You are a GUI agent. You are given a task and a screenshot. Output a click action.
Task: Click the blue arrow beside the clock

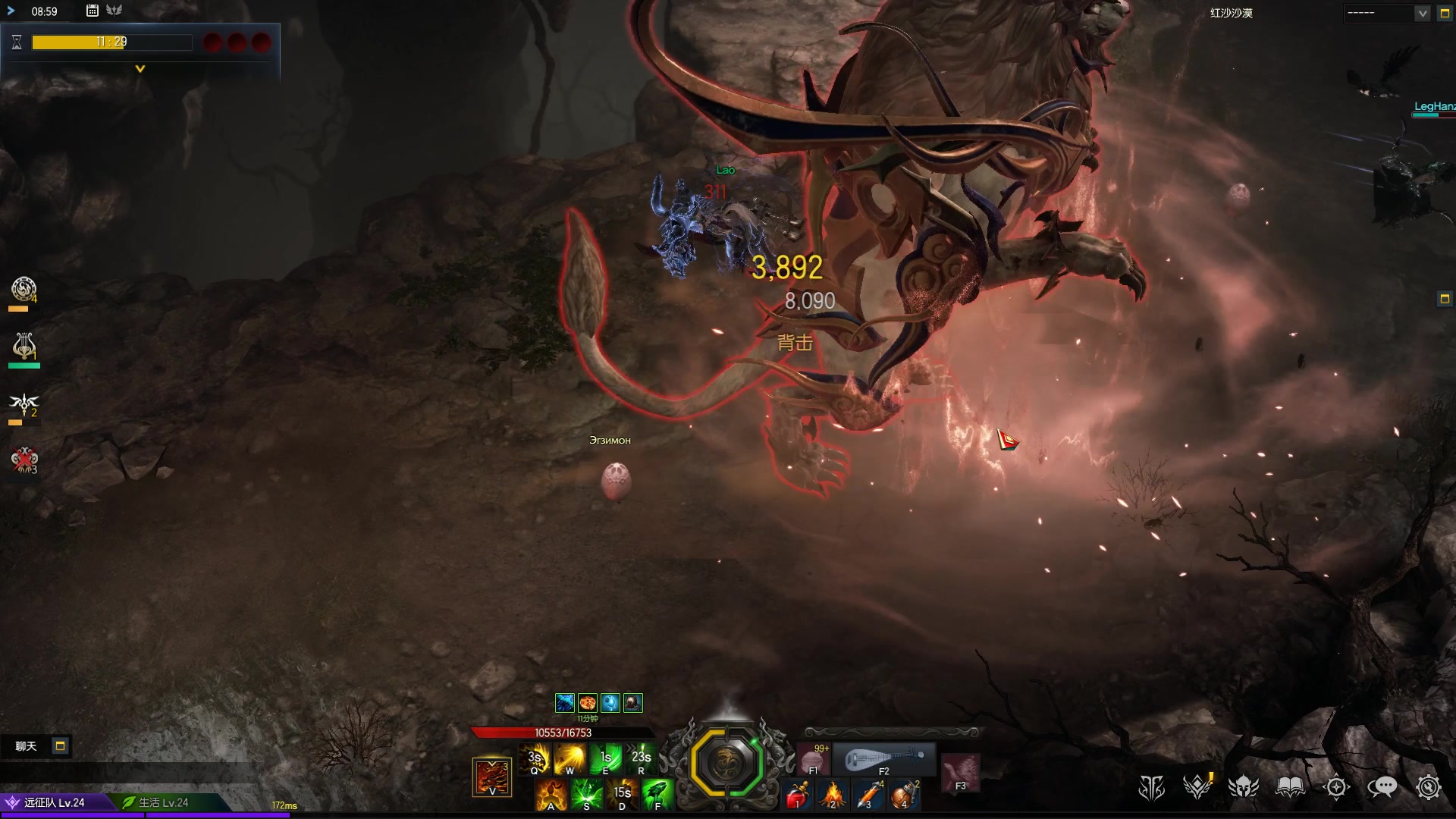pos(11,11)
